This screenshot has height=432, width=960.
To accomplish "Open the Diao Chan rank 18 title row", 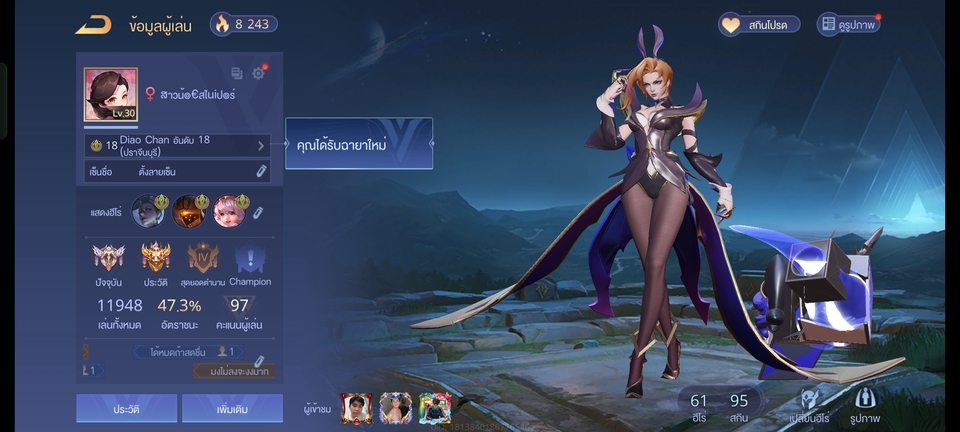I will pos(176,146).
